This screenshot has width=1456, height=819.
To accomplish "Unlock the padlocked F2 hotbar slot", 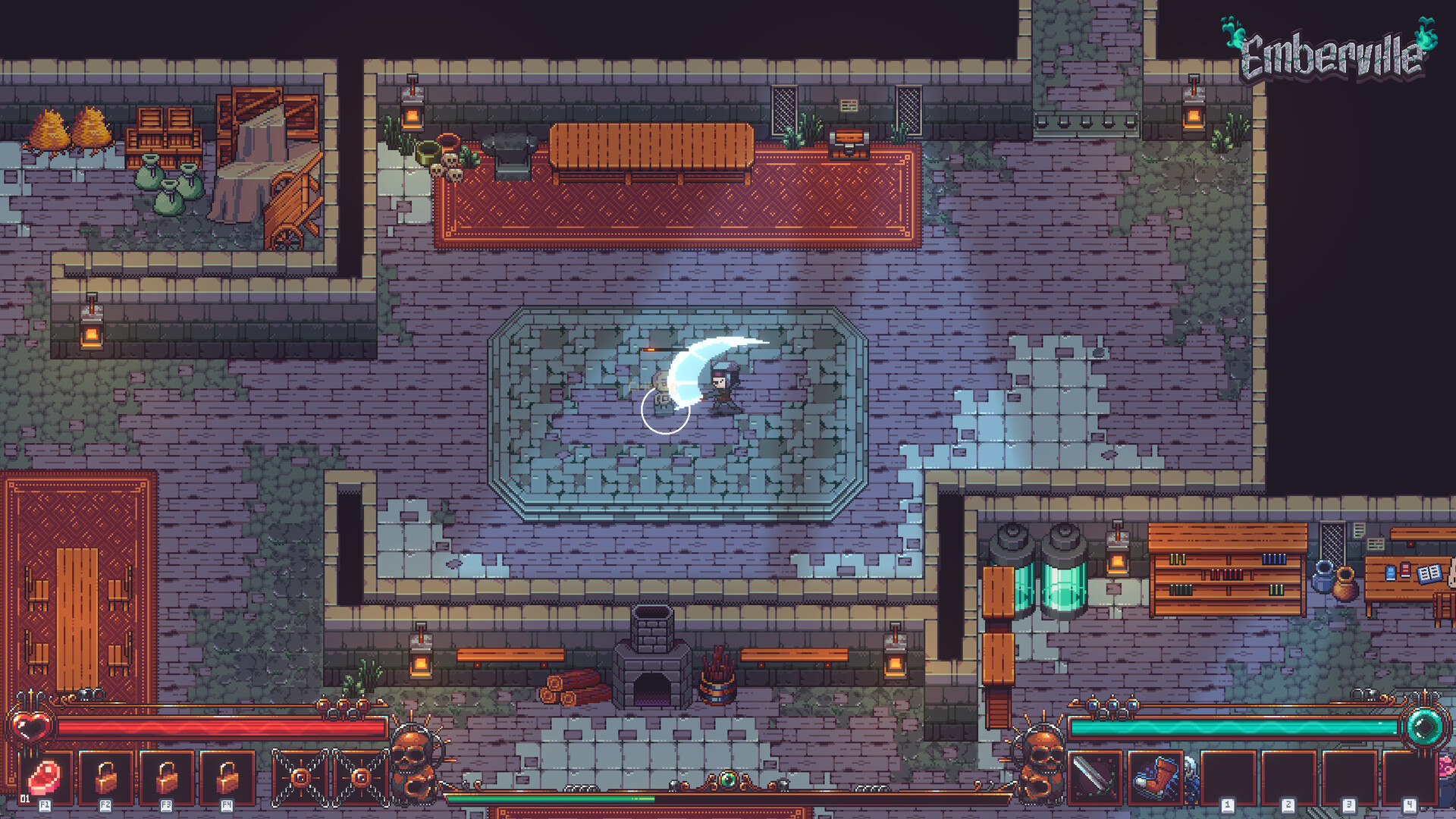I will [108, 777].
